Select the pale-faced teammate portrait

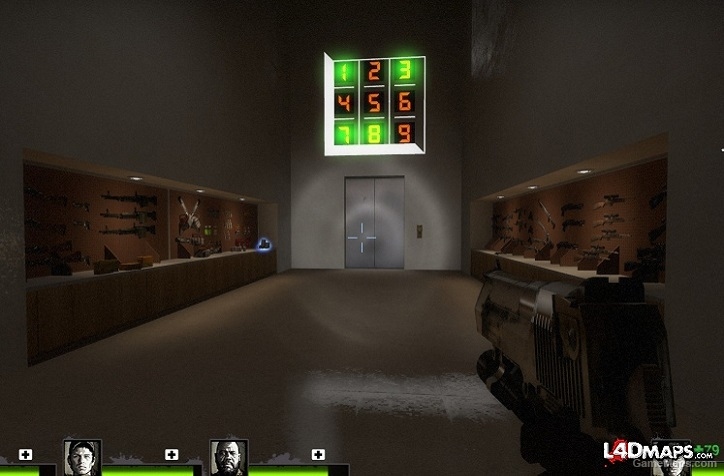click(x=81, y=457)
